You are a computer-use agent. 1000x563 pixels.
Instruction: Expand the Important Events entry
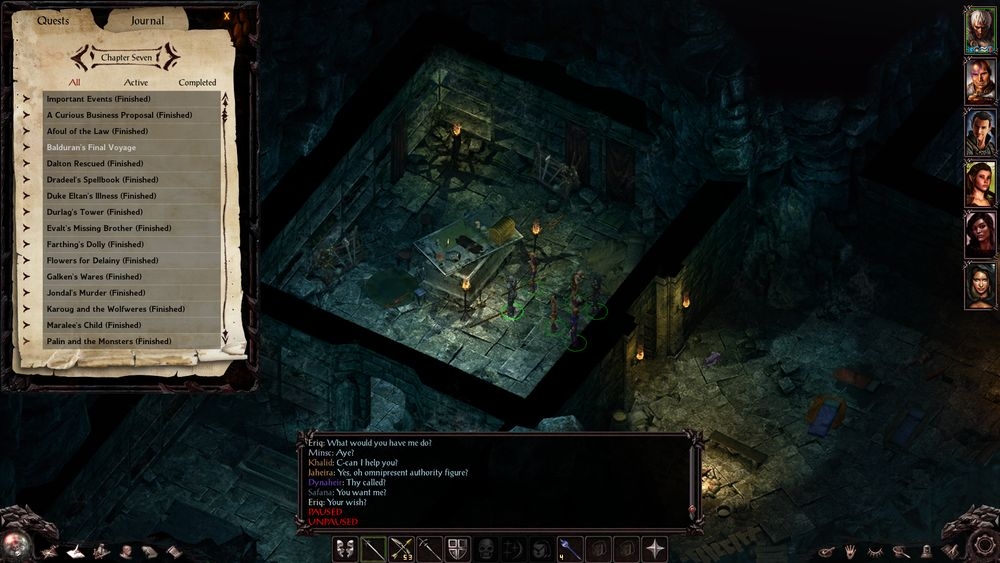(131, 99)
